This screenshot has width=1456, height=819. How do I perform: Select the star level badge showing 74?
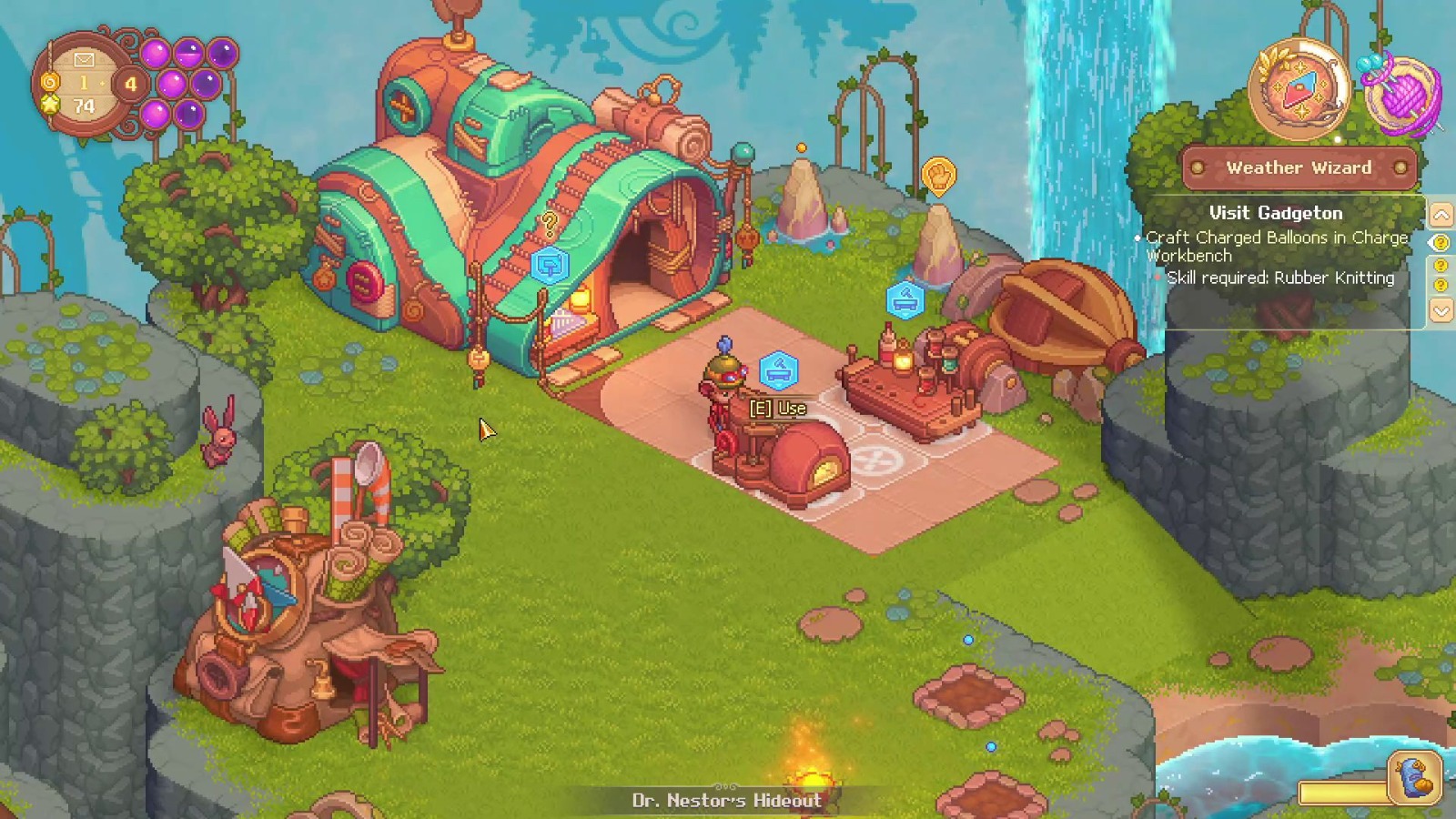pos(50,106)
